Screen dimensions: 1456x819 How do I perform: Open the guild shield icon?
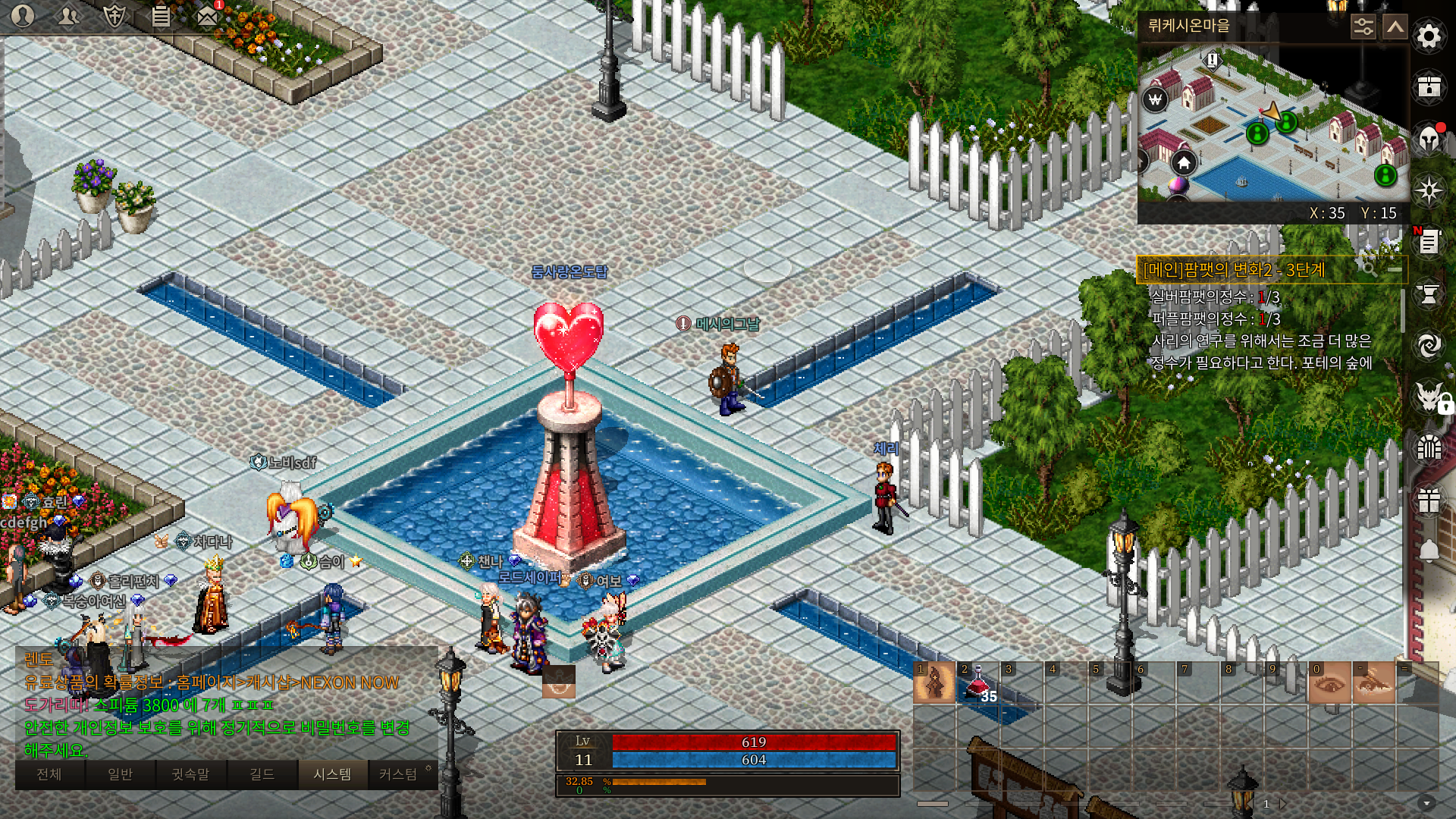(x=114, y=15)
